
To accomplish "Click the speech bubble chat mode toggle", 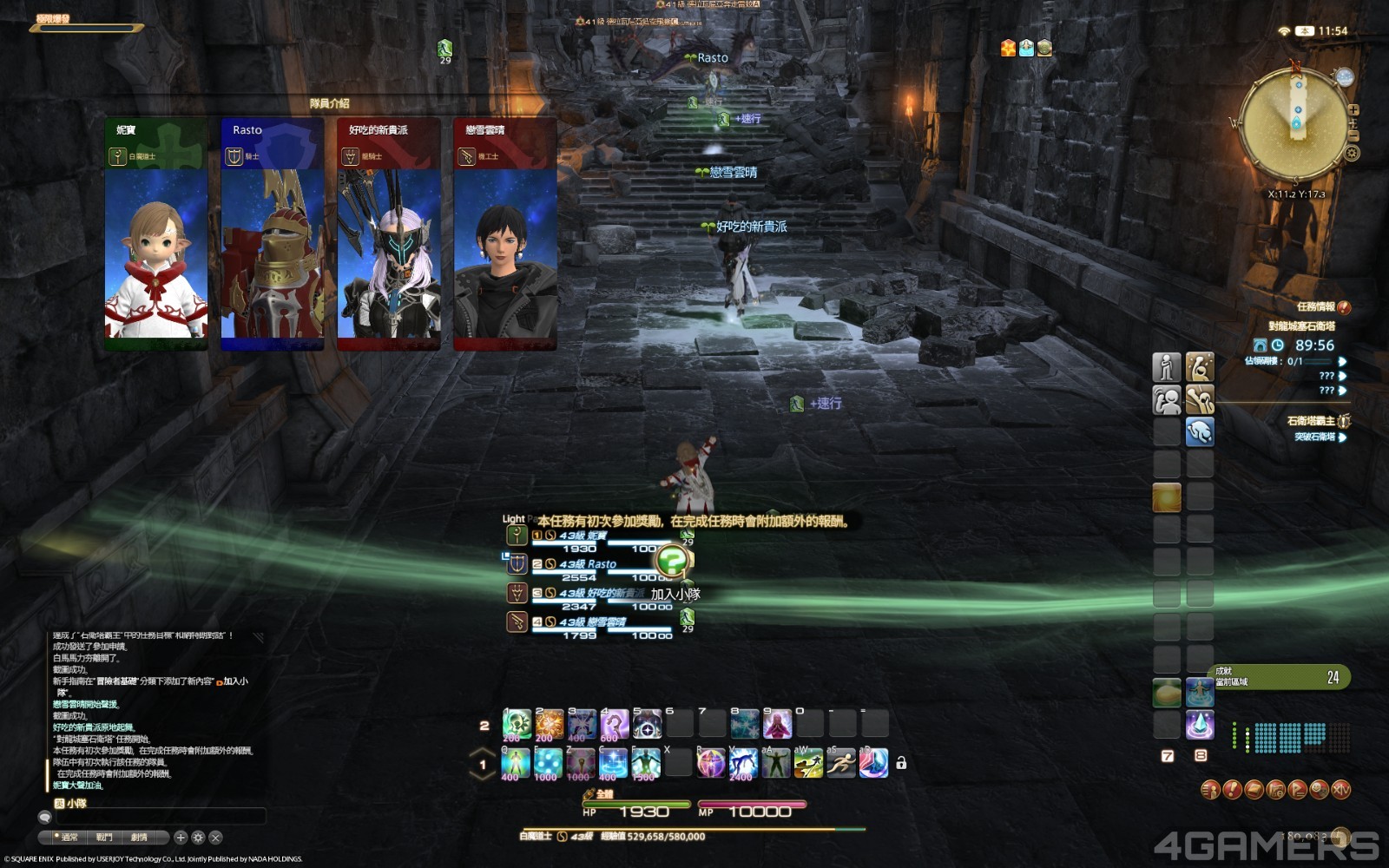I will pyautogui.click(x=45, y=818).
